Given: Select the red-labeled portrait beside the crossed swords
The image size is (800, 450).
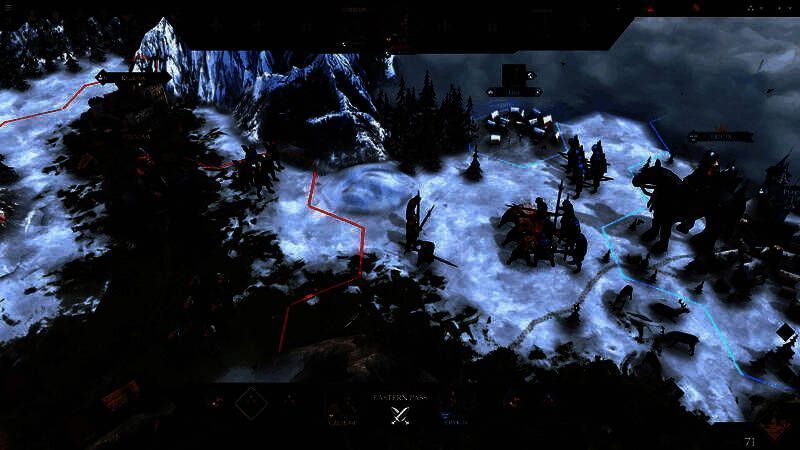Looking at the screenshot, I should 343,408.
